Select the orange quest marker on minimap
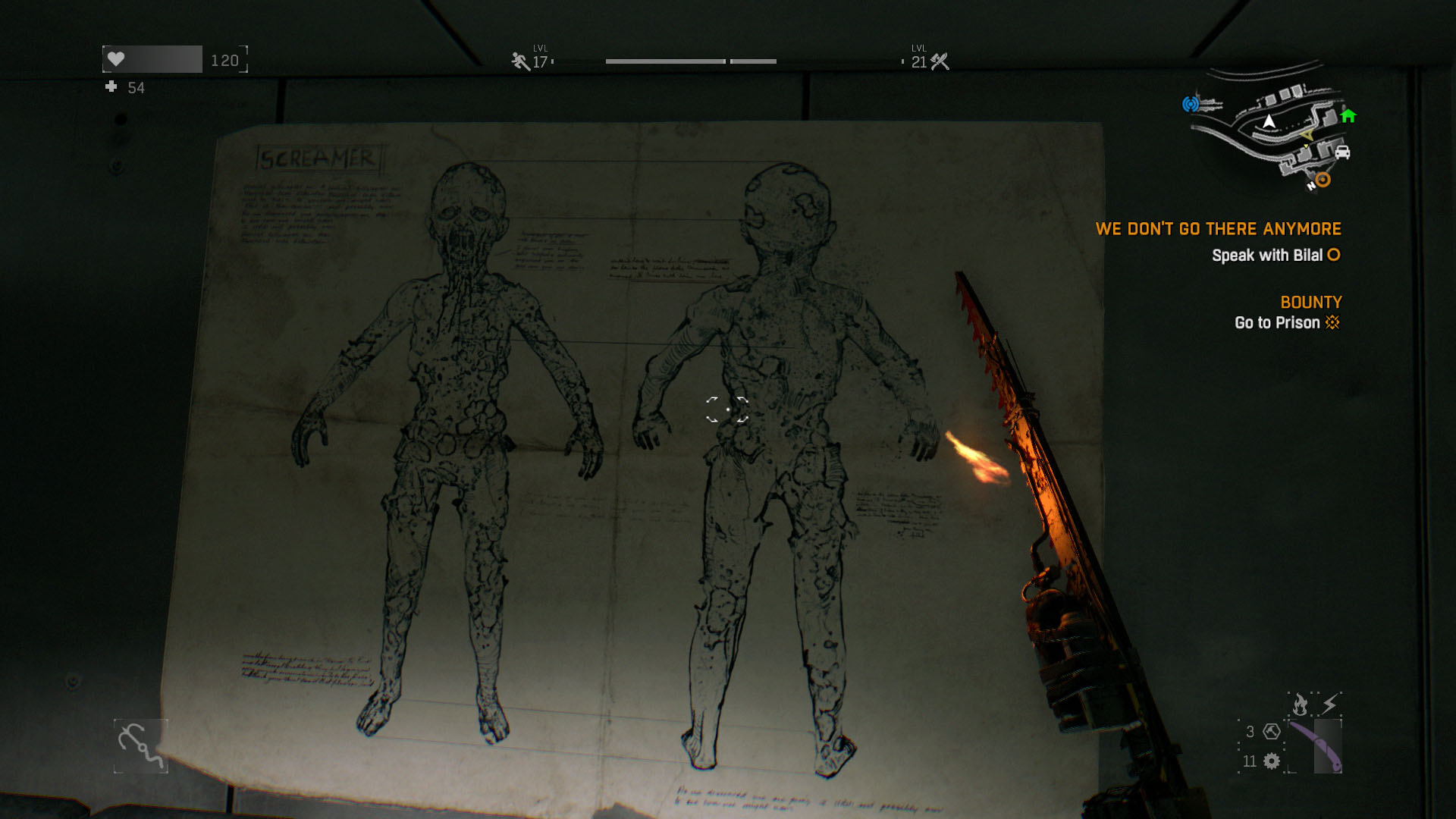The height and width of the screenshot is (819, 1456). click(1323, 180)
